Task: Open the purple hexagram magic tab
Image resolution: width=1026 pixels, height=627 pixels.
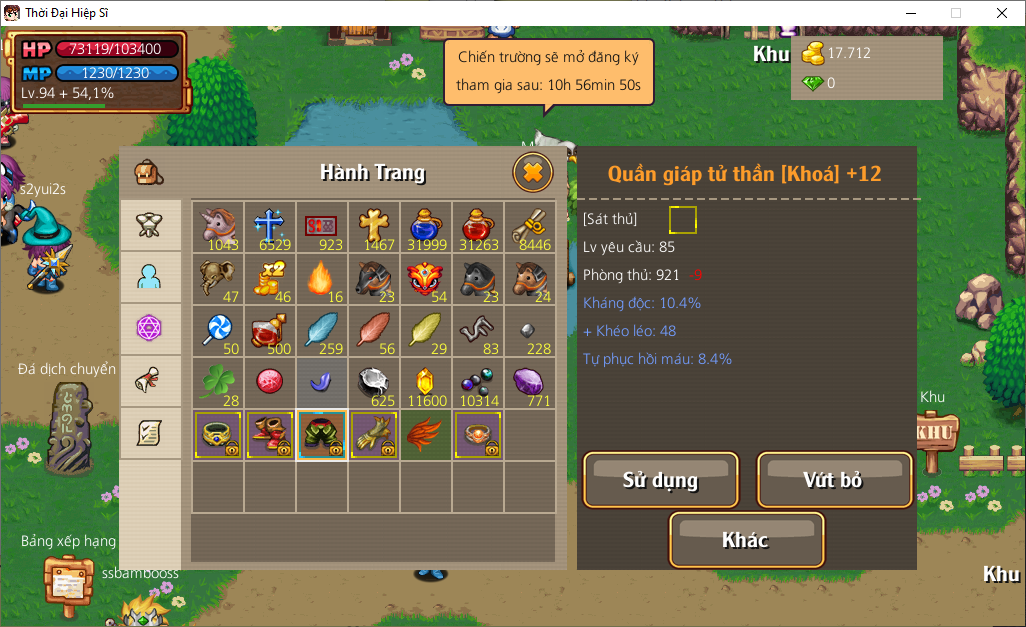Action: coord(150,329)
